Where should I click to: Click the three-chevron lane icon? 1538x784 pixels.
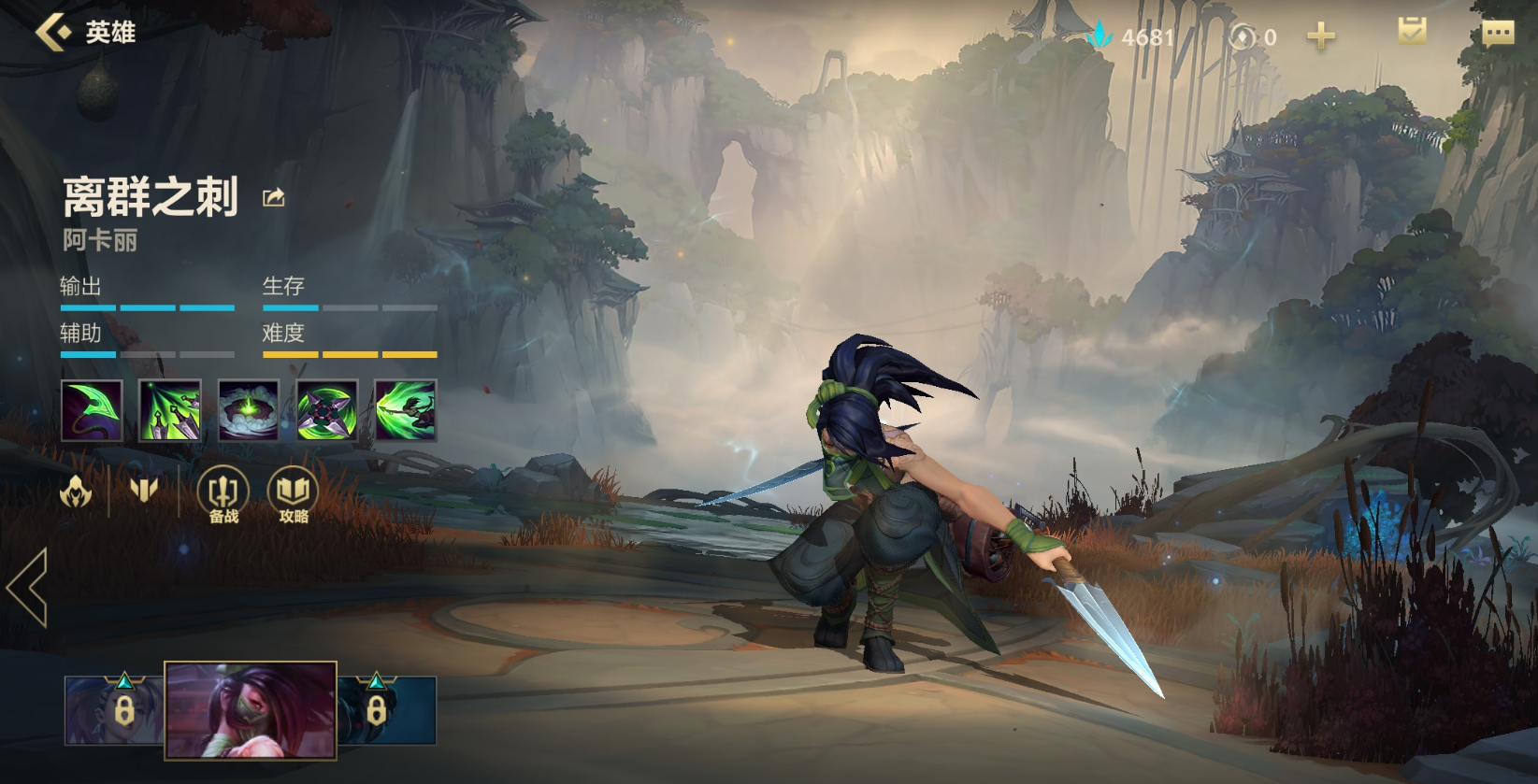143,490
